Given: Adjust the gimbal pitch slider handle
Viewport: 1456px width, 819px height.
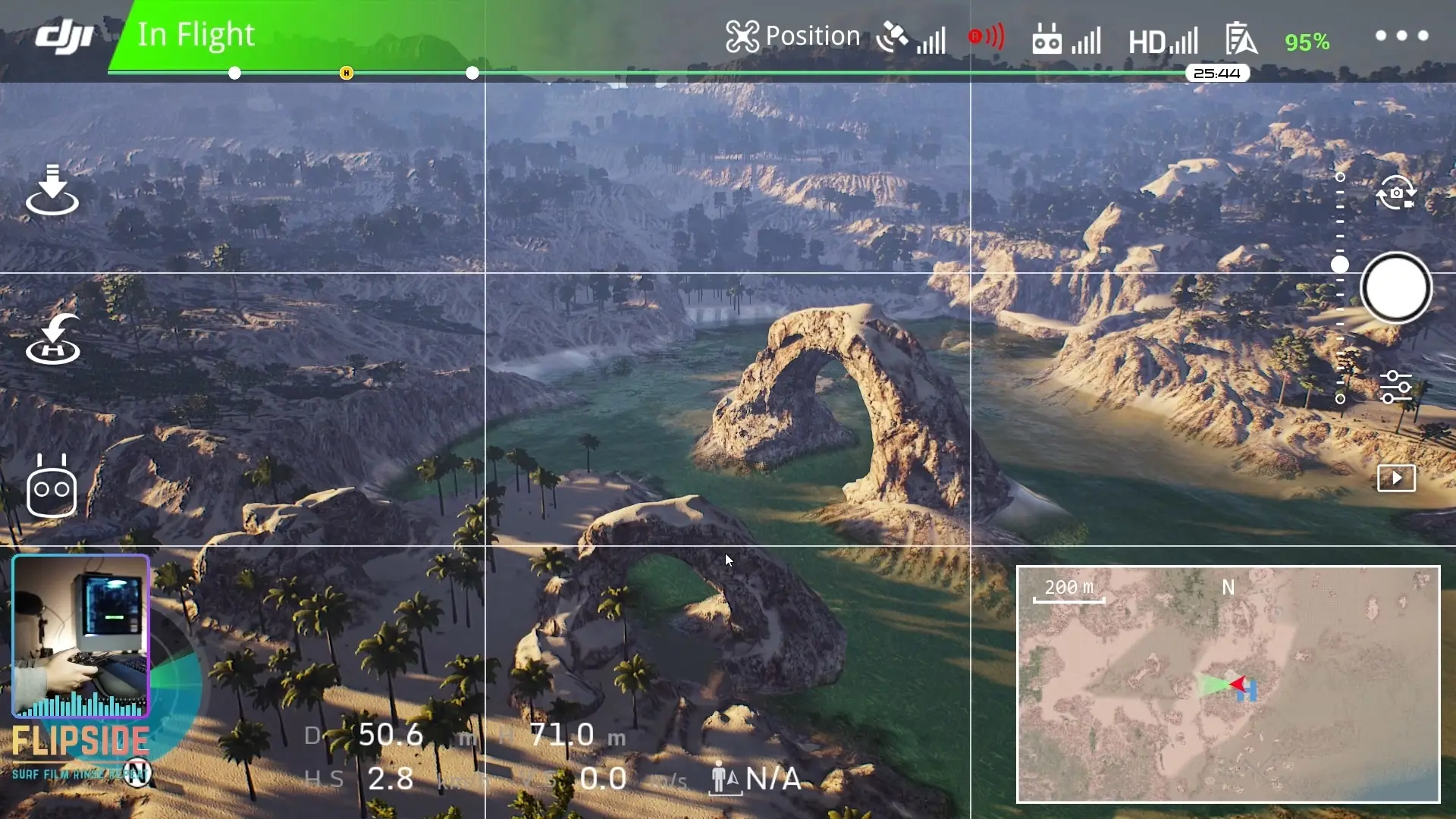Looking at the screenshot, I should (1340, 265).
